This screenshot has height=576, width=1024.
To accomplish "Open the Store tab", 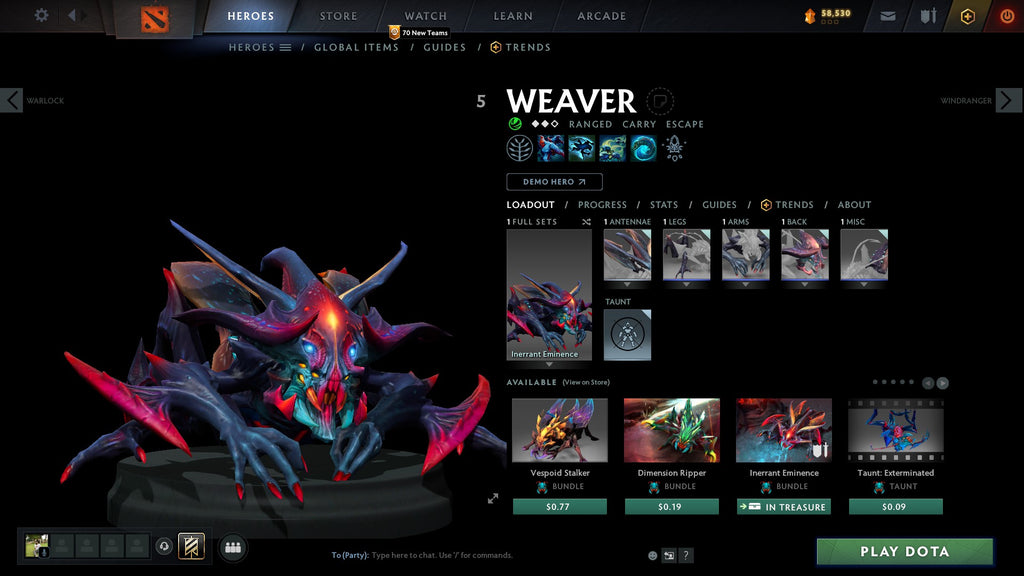I will click(338, 16).
